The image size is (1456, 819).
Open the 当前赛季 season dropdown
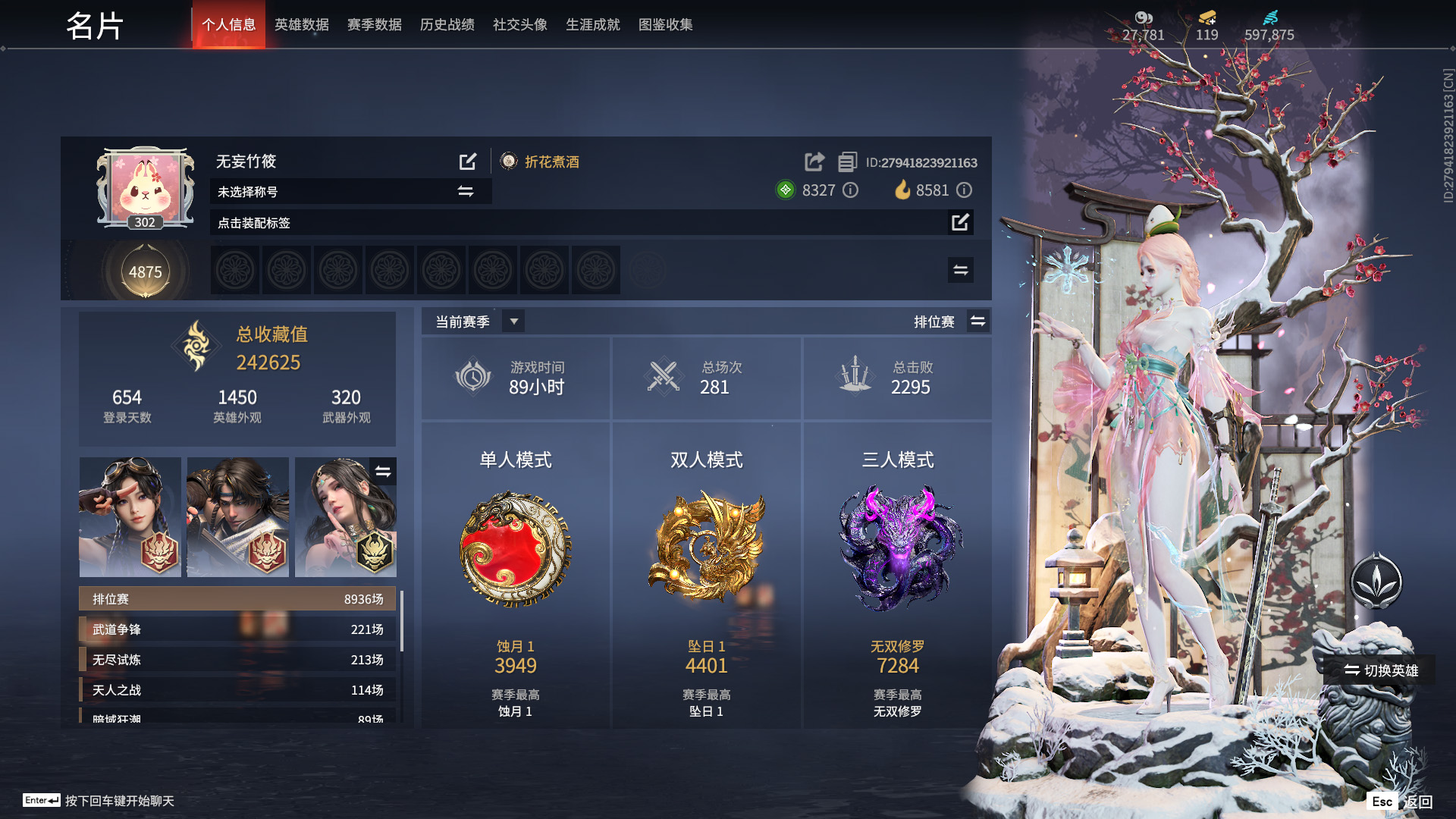[x=513, y=322]
